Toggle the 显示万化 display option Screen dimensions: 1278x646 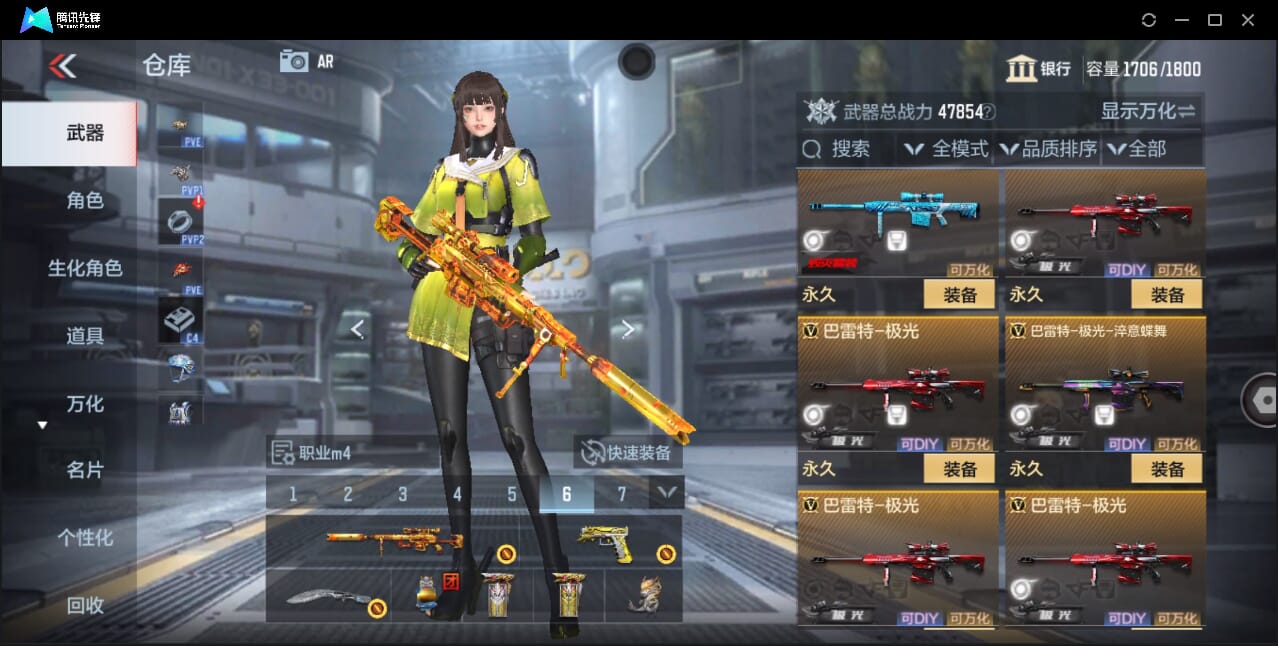[x=1148, y=111]
